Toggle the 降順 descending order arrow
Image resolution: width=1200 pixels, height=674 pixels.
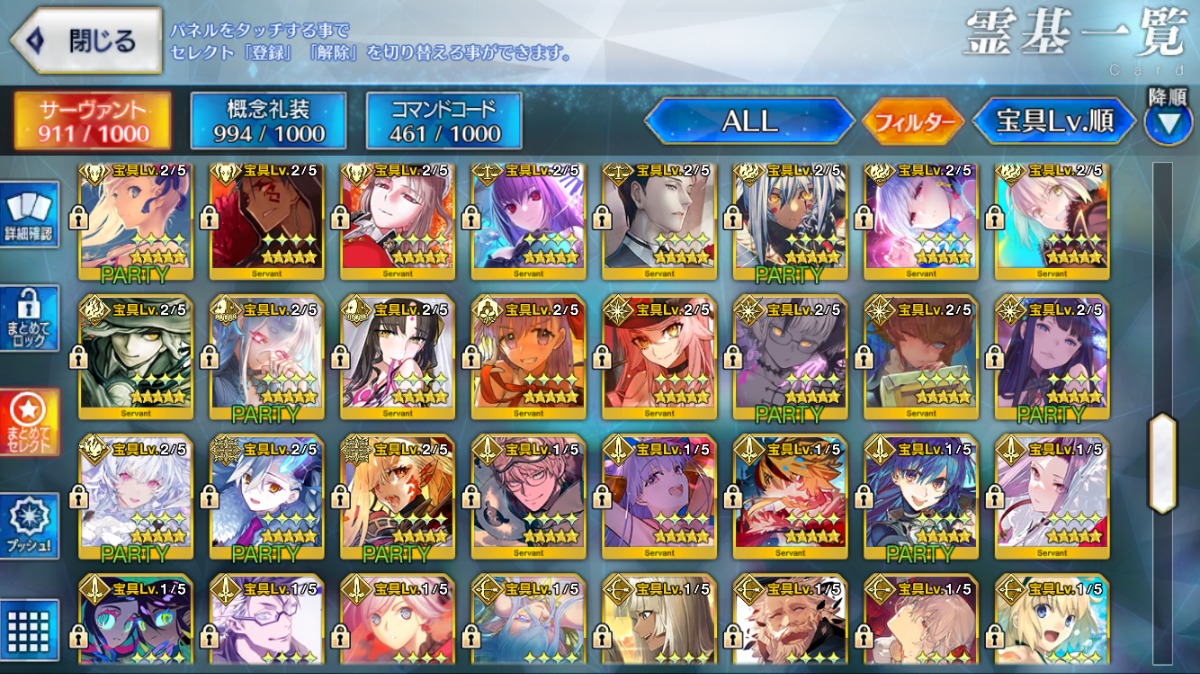pyautogui.click(x=1168, y=120)
